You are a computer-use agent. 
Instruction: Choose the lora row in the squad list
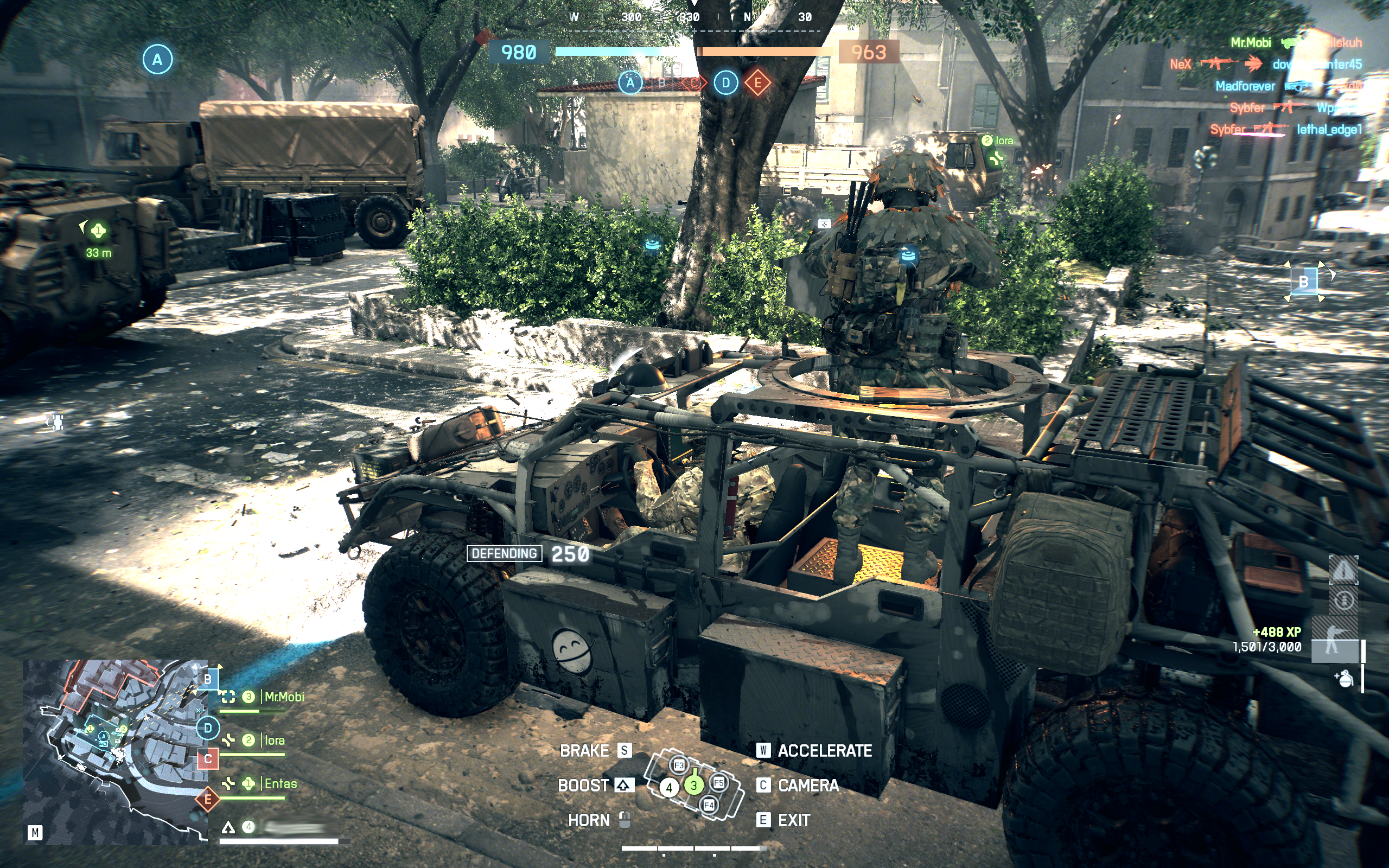pyautogui.click(x=274, y=741)
